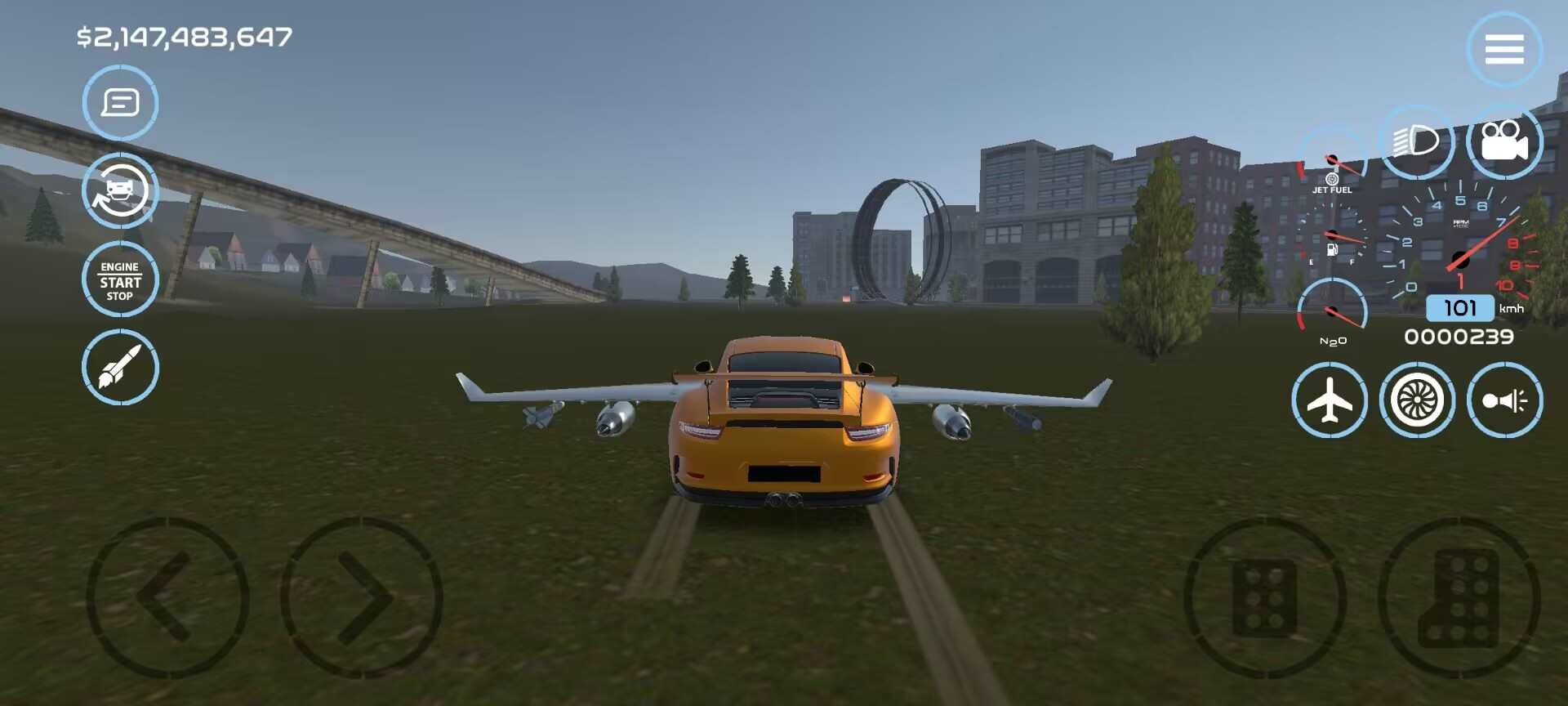The width and height of the screenshot is (1568, 706).
Task: Sound the horn button
Action: pyautogui.click(x=1504, y=400)
